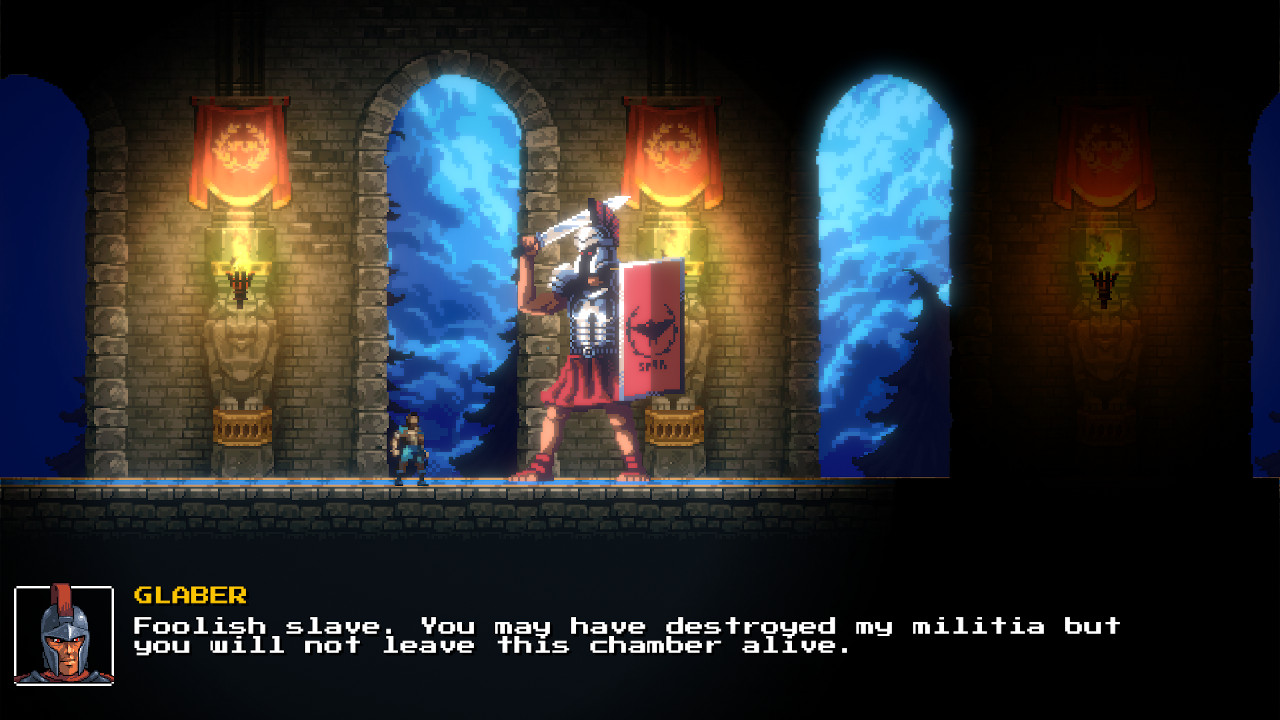Screen dimensions: 1280x720
Task: Click the eagle emblem on Glaber's shield
Action: point(652,330)
